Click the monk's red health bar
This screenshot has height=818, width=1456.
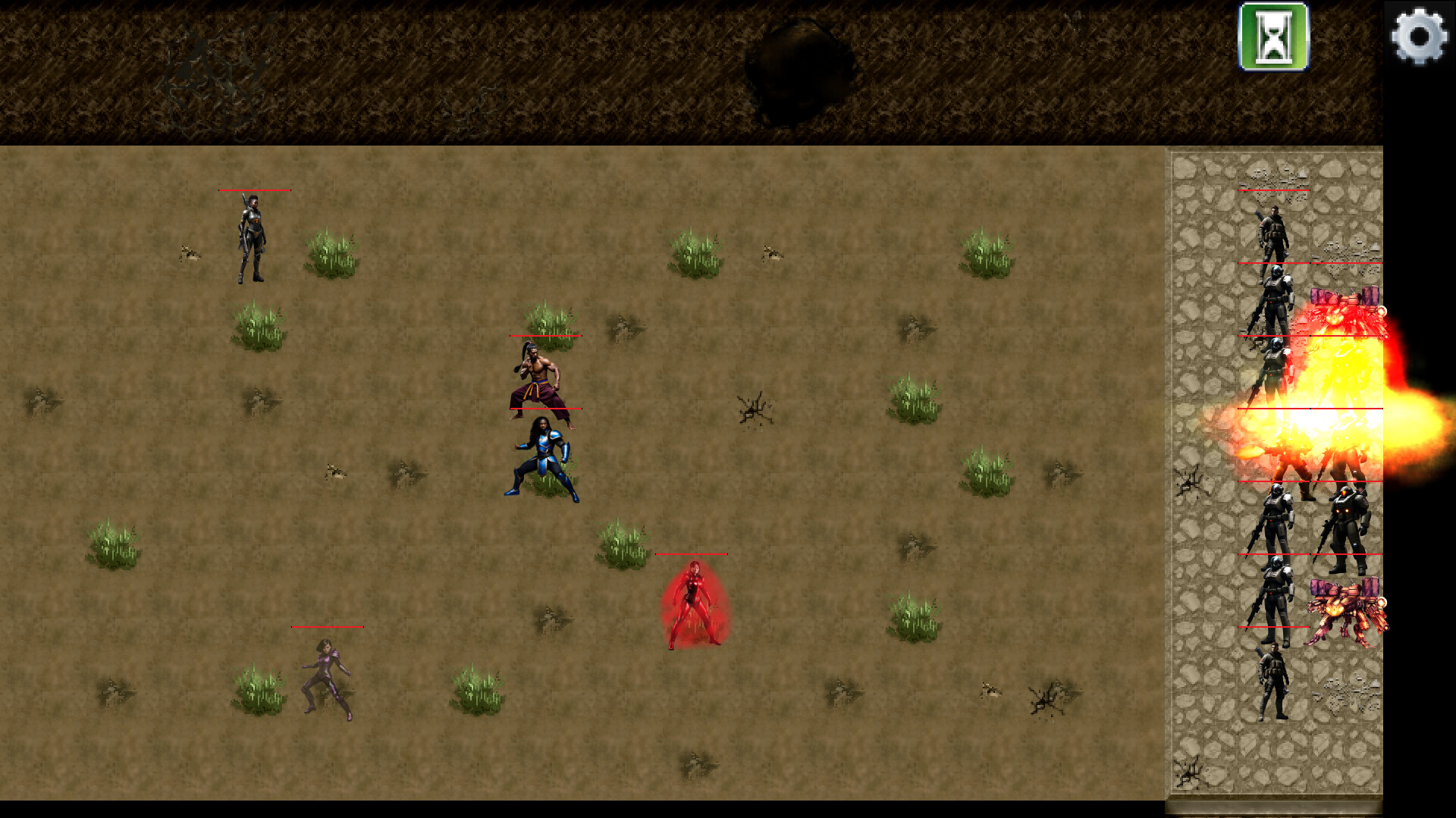548,335
